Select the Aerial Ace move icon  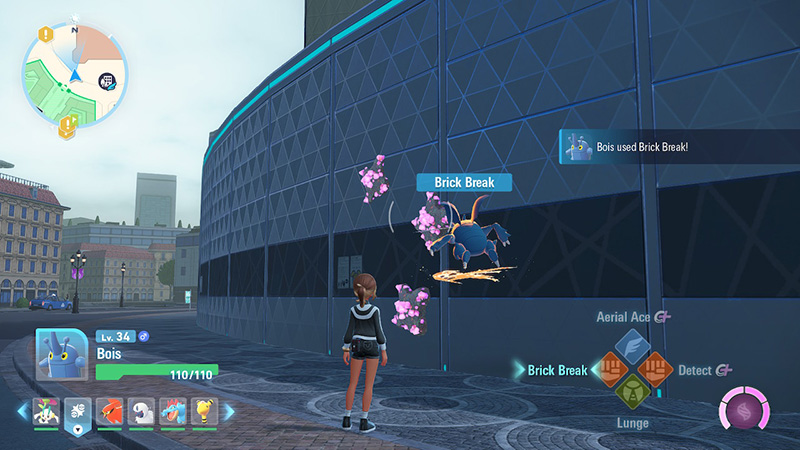tap(631, 346)
